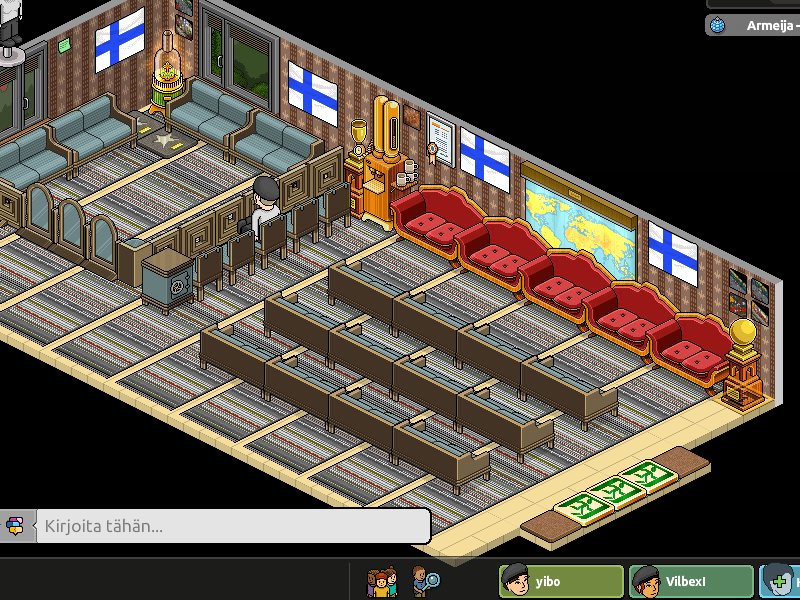Open the chat bubble style selector

(15, 526)
